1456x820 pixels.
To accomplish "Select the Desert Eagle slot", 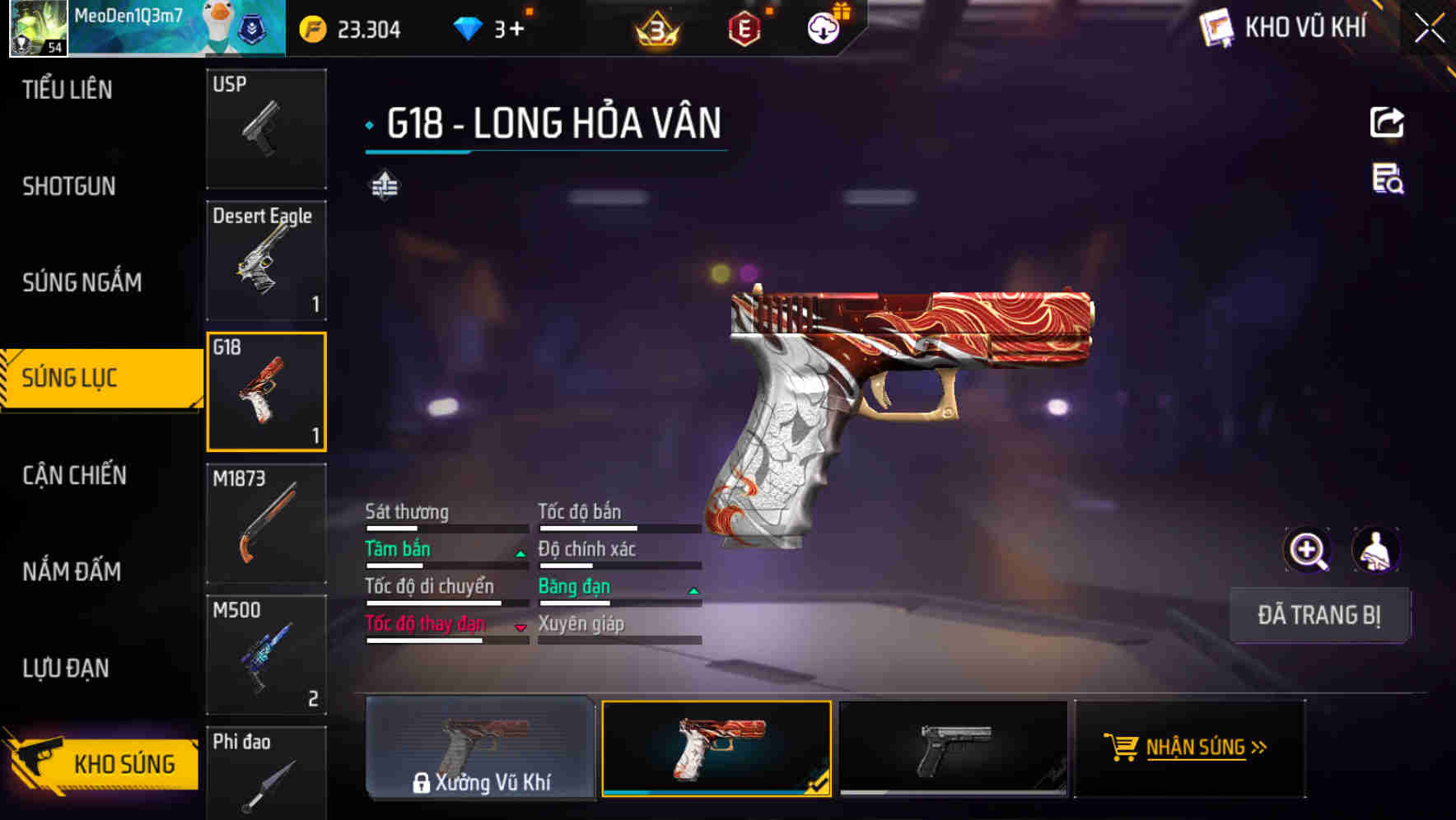I will tap(266, 260).
